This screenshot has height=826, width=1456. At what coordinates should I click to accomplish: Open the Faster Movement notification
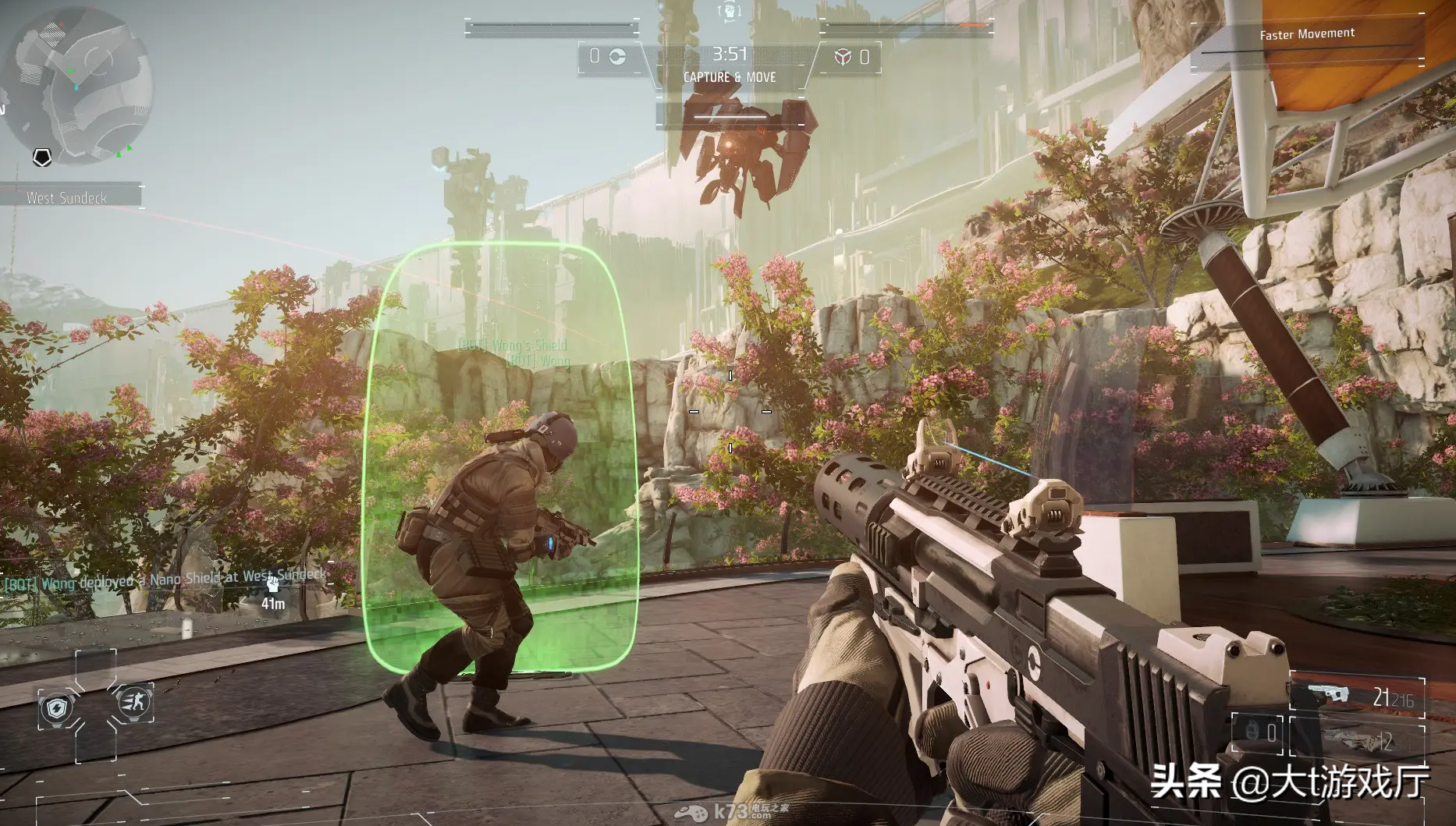[x=1307, y=34]
